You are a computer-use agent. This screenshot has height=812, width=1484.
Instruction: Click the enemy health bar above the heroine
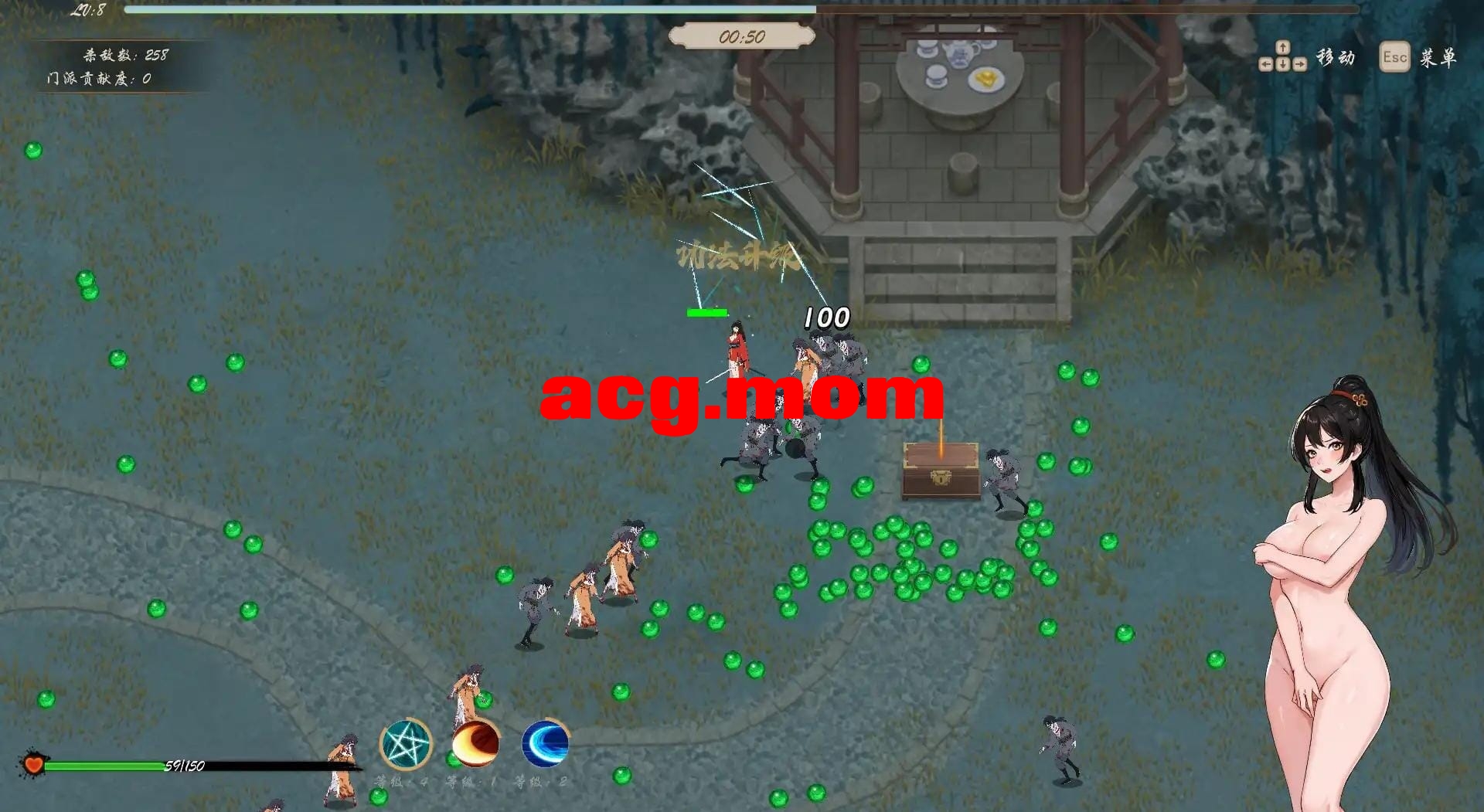[706, 312]
